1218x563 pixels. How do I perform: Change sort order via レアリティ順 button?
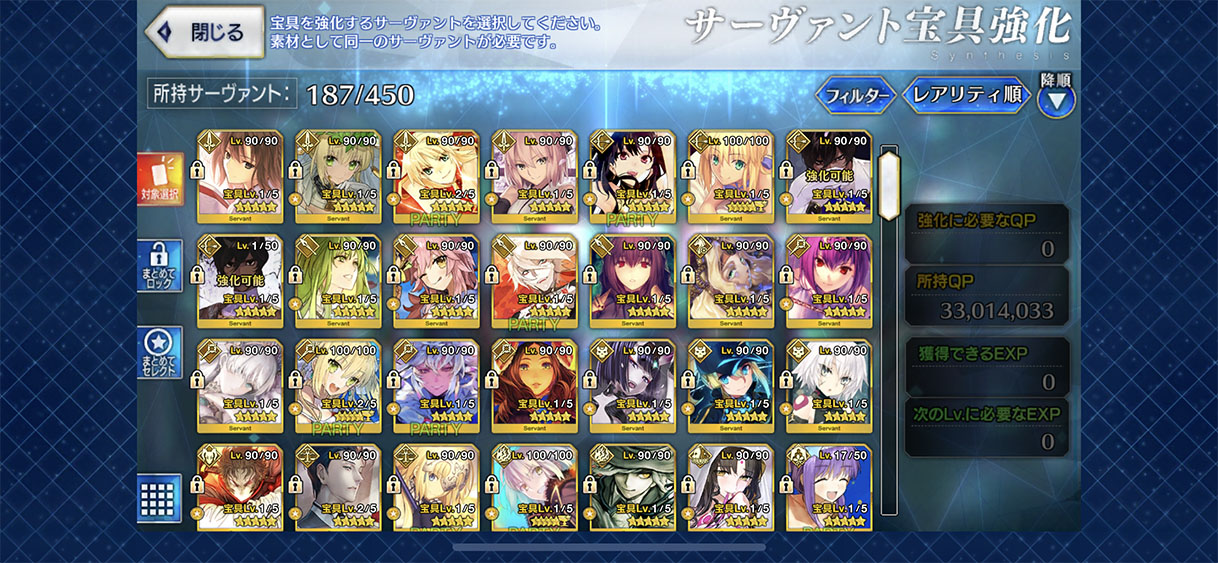(967, 95)
